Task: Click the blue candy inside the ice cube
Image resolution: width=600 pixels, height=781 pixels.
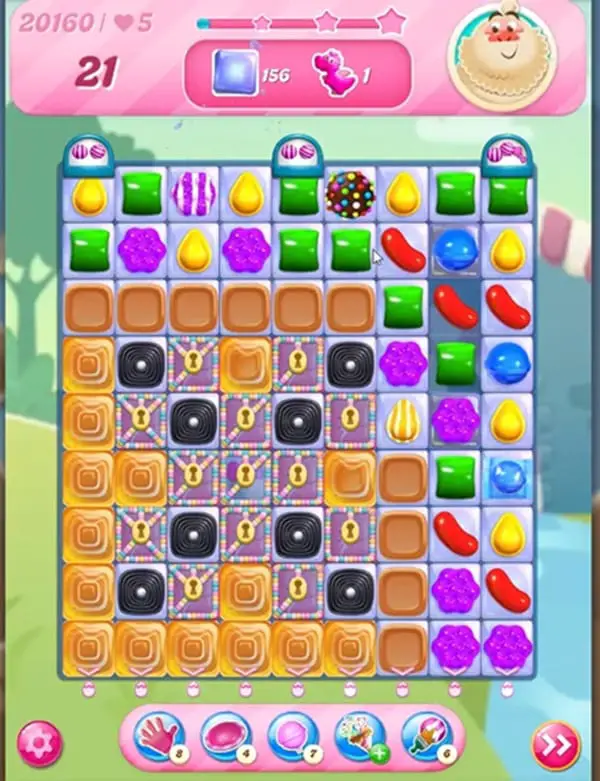Action: pyautogui.click(x=506, y=473)
